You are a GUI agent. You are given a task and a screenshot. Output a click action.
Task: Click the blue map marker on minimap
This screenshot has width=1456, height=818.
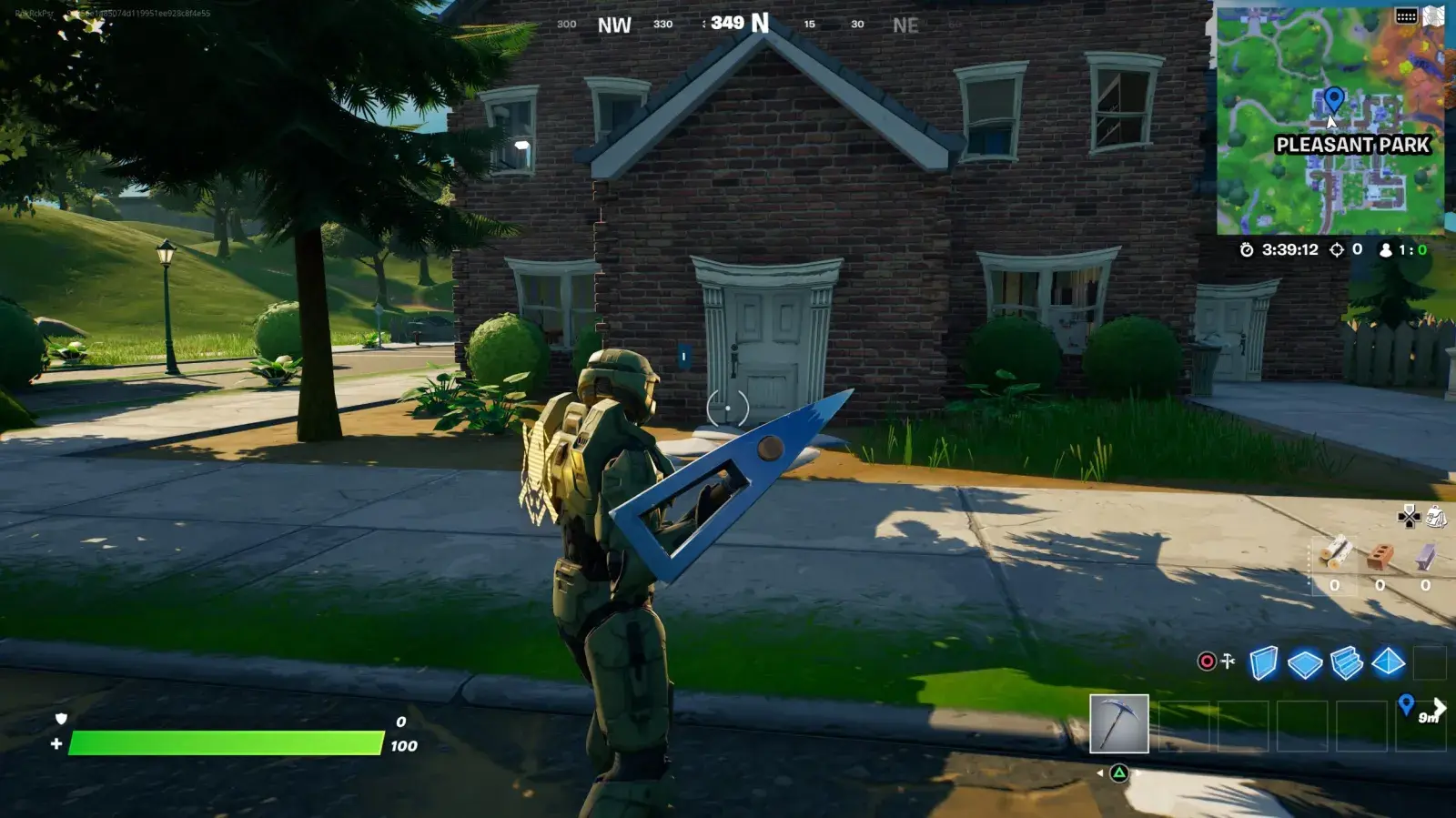pos(1333,97)
